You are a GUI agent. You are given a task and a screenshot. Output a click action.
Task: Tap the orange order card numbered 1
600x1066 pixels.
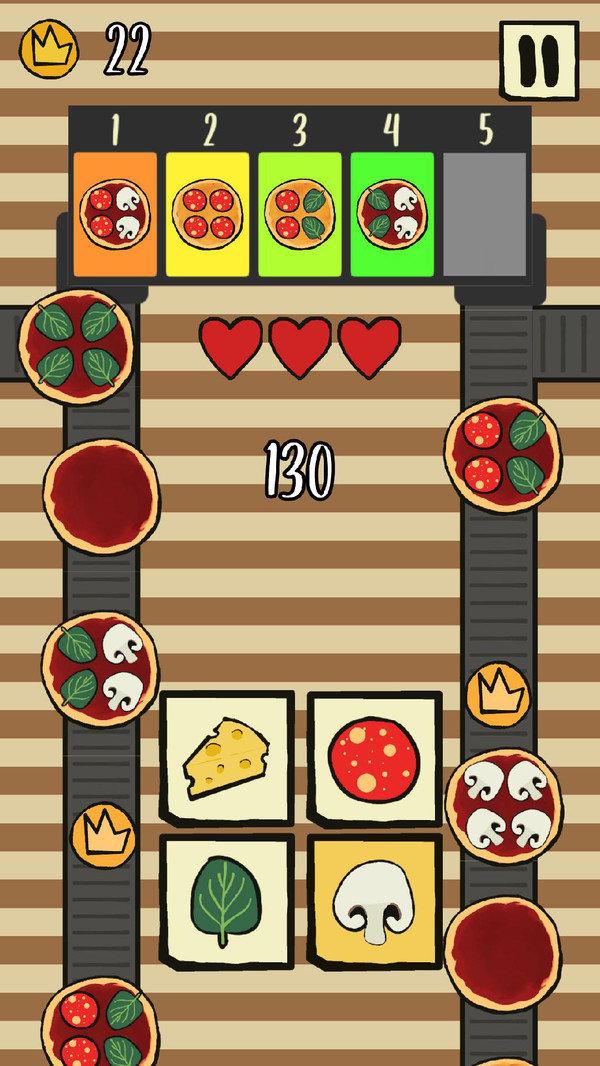pos(115,214)
